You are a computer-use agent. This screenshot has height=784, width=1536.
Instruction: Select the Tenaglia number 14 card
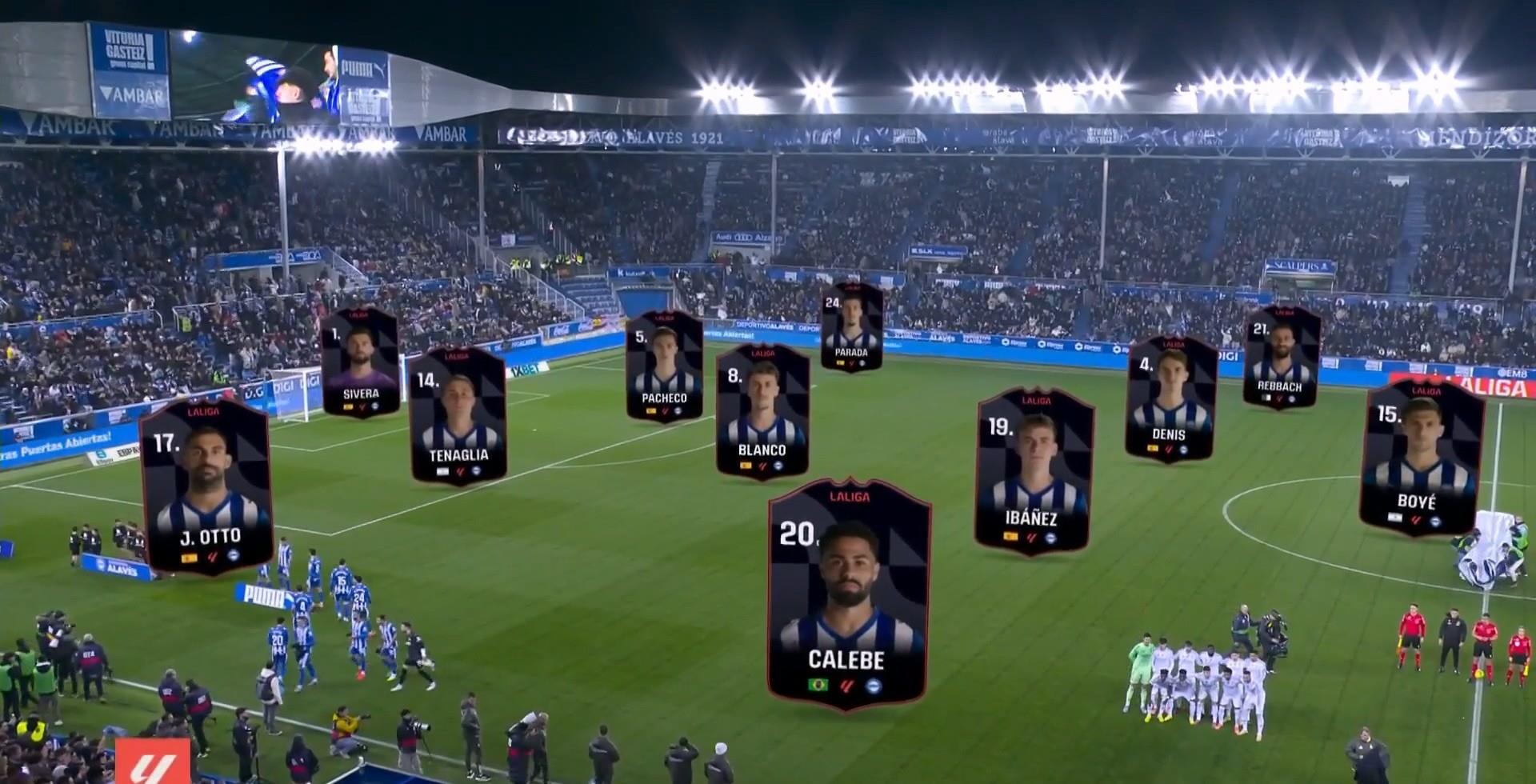(x=458, y=416)
